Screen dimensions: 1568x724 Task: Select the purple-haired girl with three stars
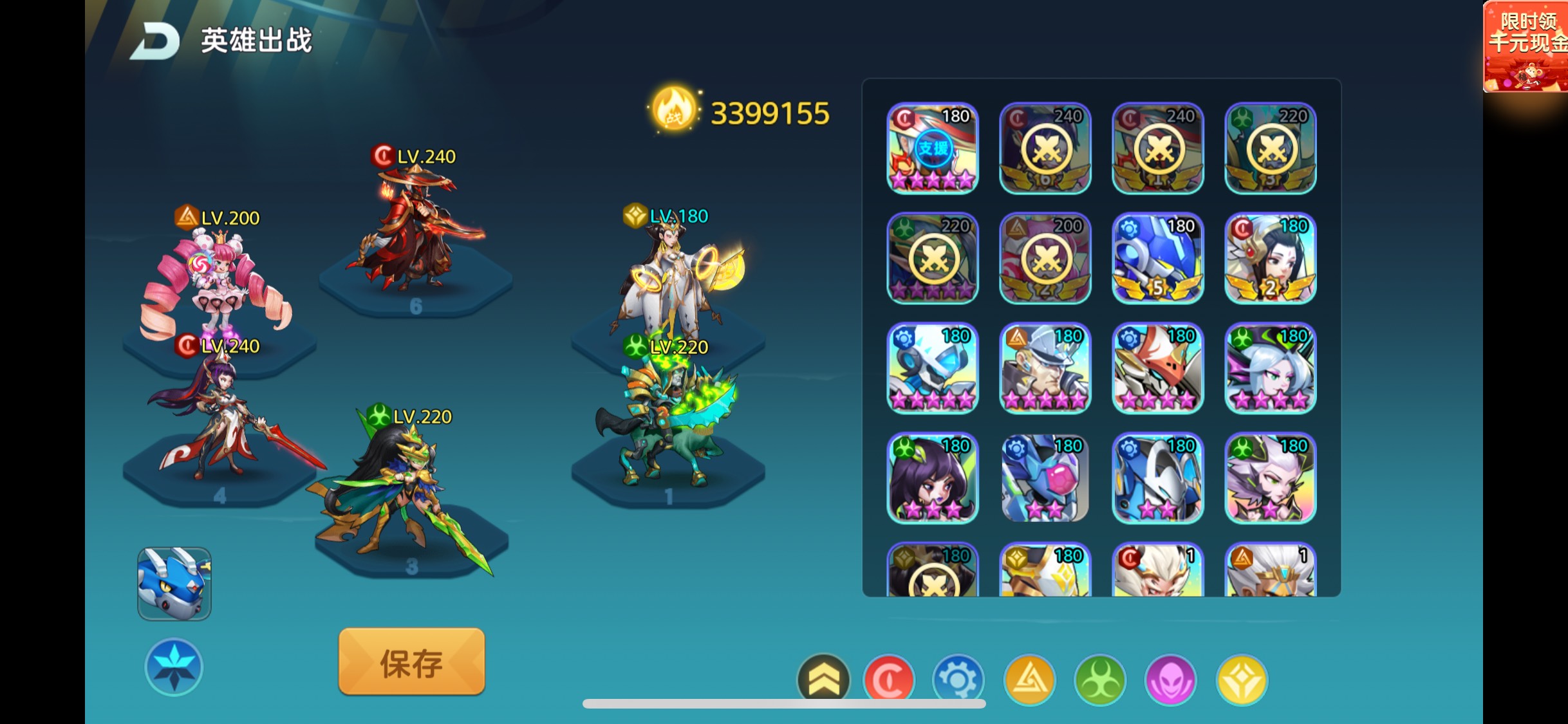[x=933, y=478]
